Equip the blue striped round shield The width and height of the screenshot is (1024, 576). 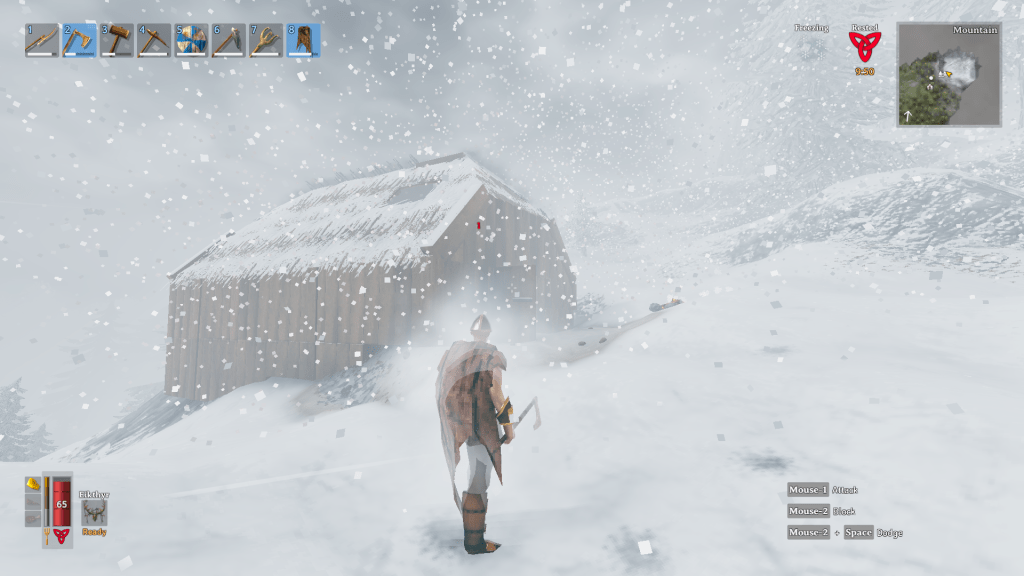point(191,40)
